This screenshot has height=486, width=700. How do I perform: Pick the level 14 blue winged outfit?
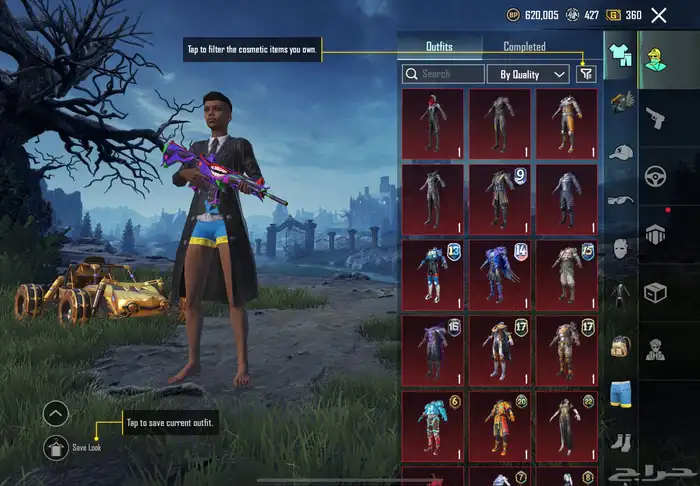click(500, 274)
